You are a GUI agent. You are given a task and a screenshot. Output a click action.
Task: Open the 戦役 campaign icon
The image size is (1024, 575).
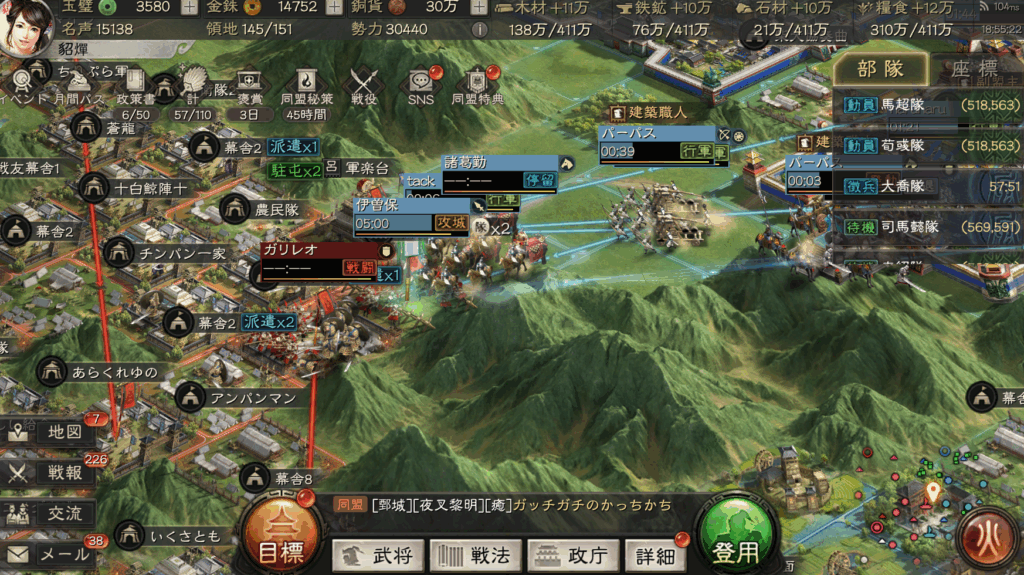[363, 84]
